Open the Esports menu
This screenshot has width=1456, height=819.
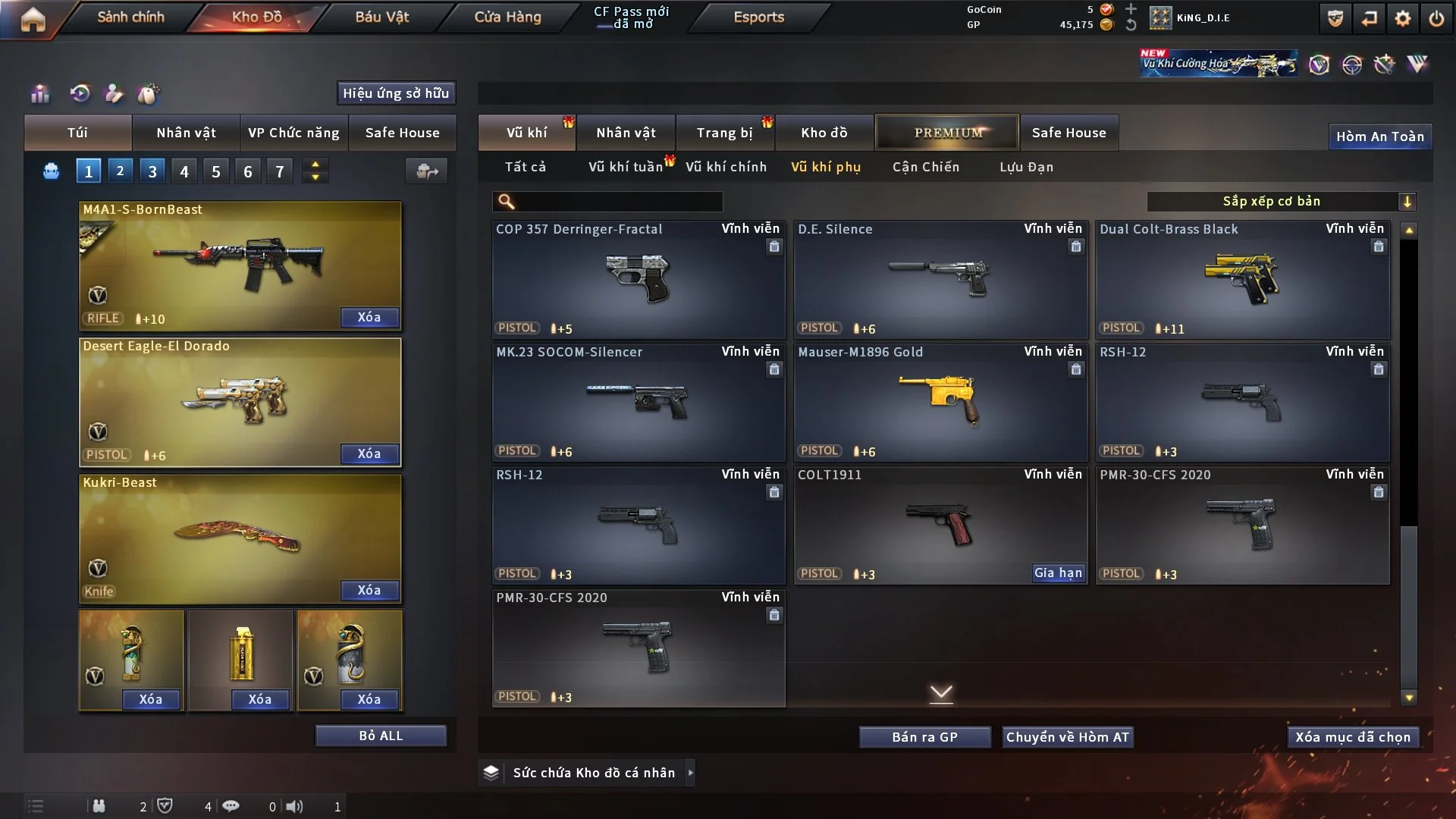coord(758,17)
